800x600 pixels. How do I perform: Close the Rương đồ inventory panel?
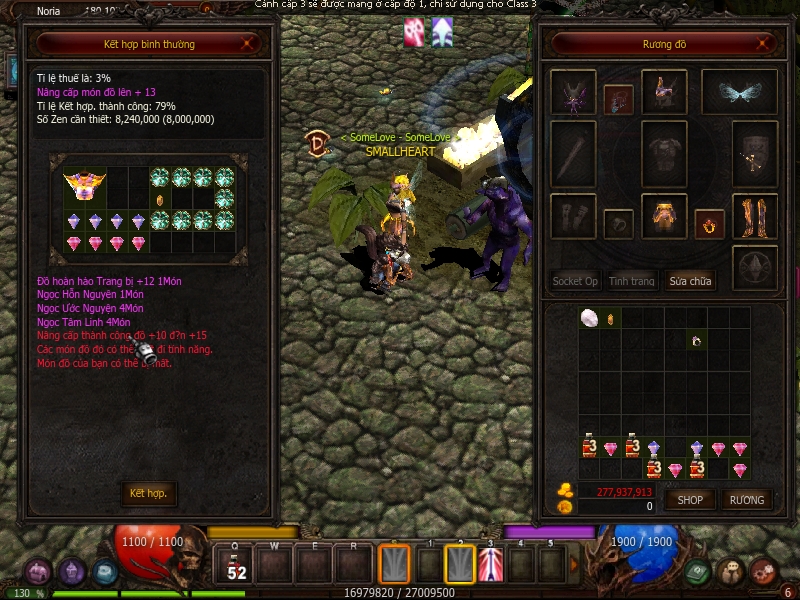point(767,44)
